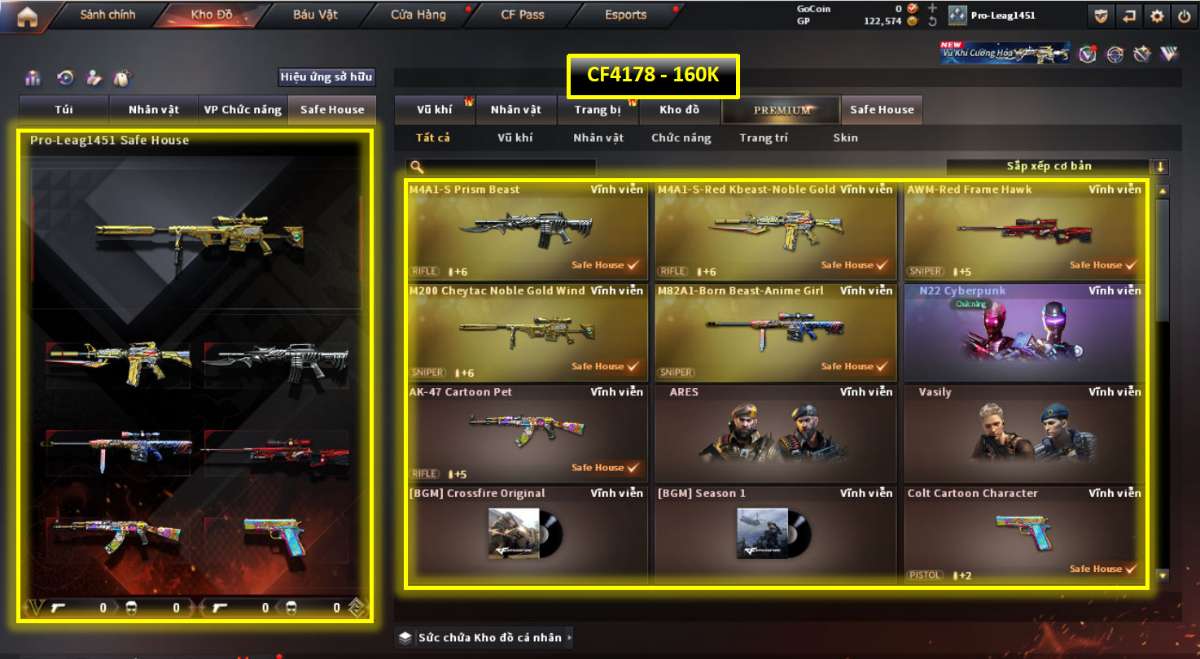The height and width of the screenshot is (659, 1200).
Task: Select the Vũ khí inventory tab
Action: [436, 110]
